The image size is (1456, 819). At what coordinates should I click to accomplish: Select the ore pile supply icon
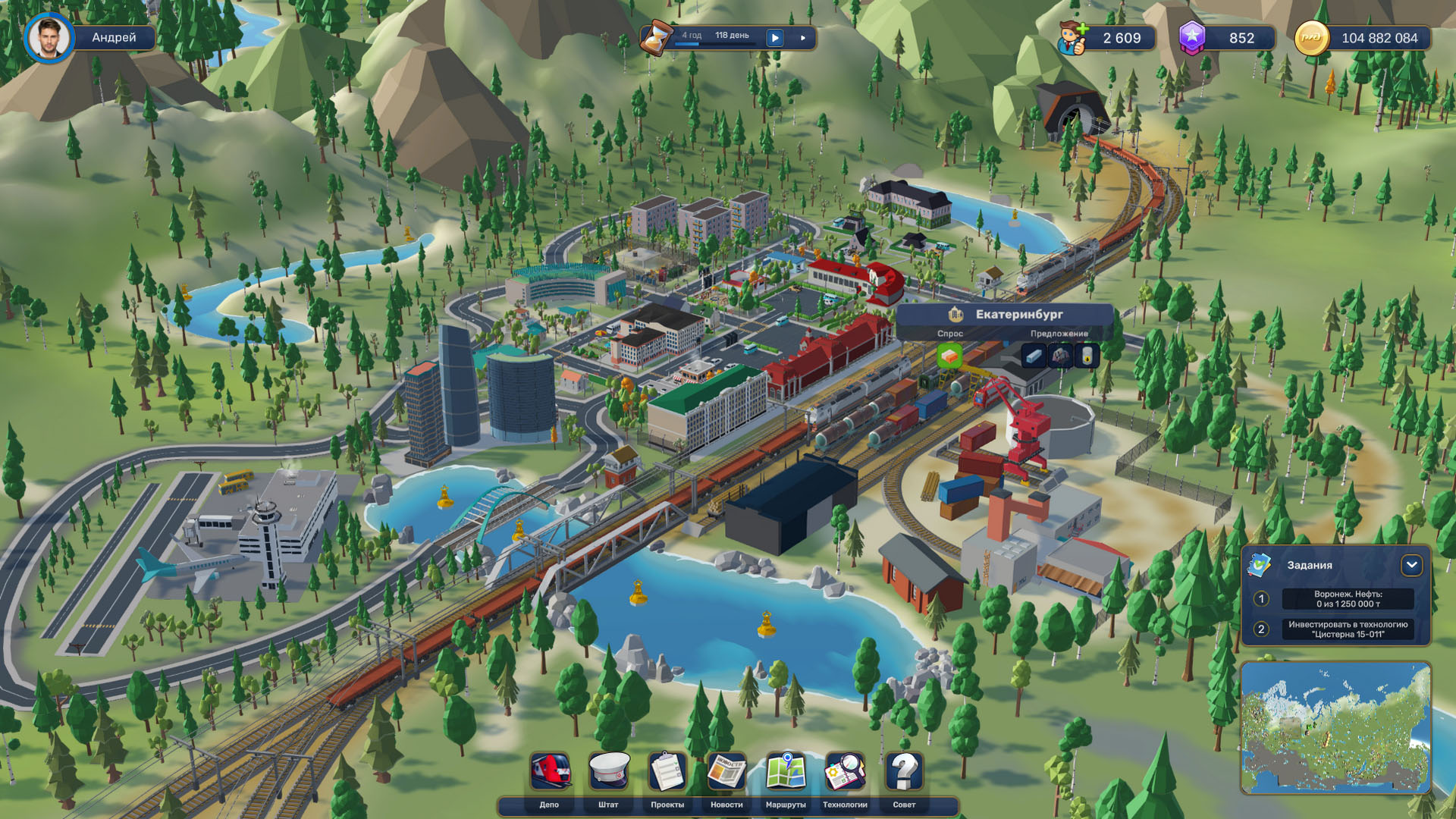coord(1060,356)
